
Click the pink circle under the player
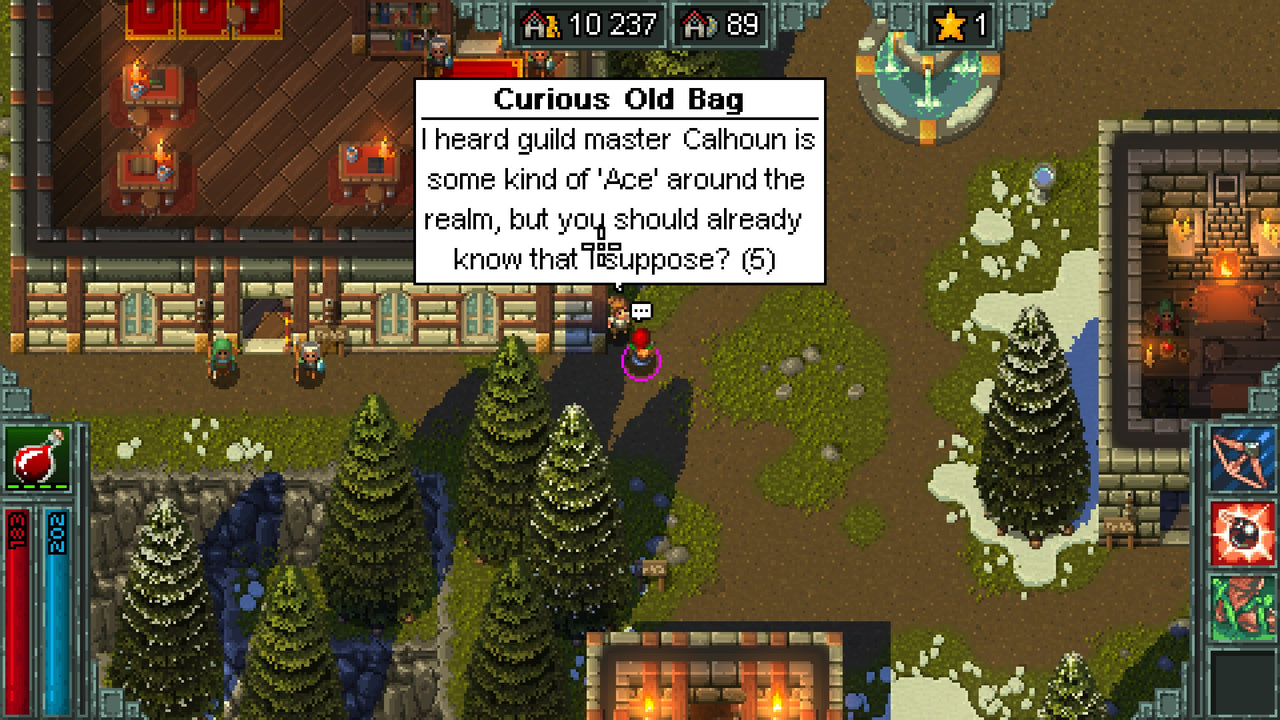(x=643, y=370)
